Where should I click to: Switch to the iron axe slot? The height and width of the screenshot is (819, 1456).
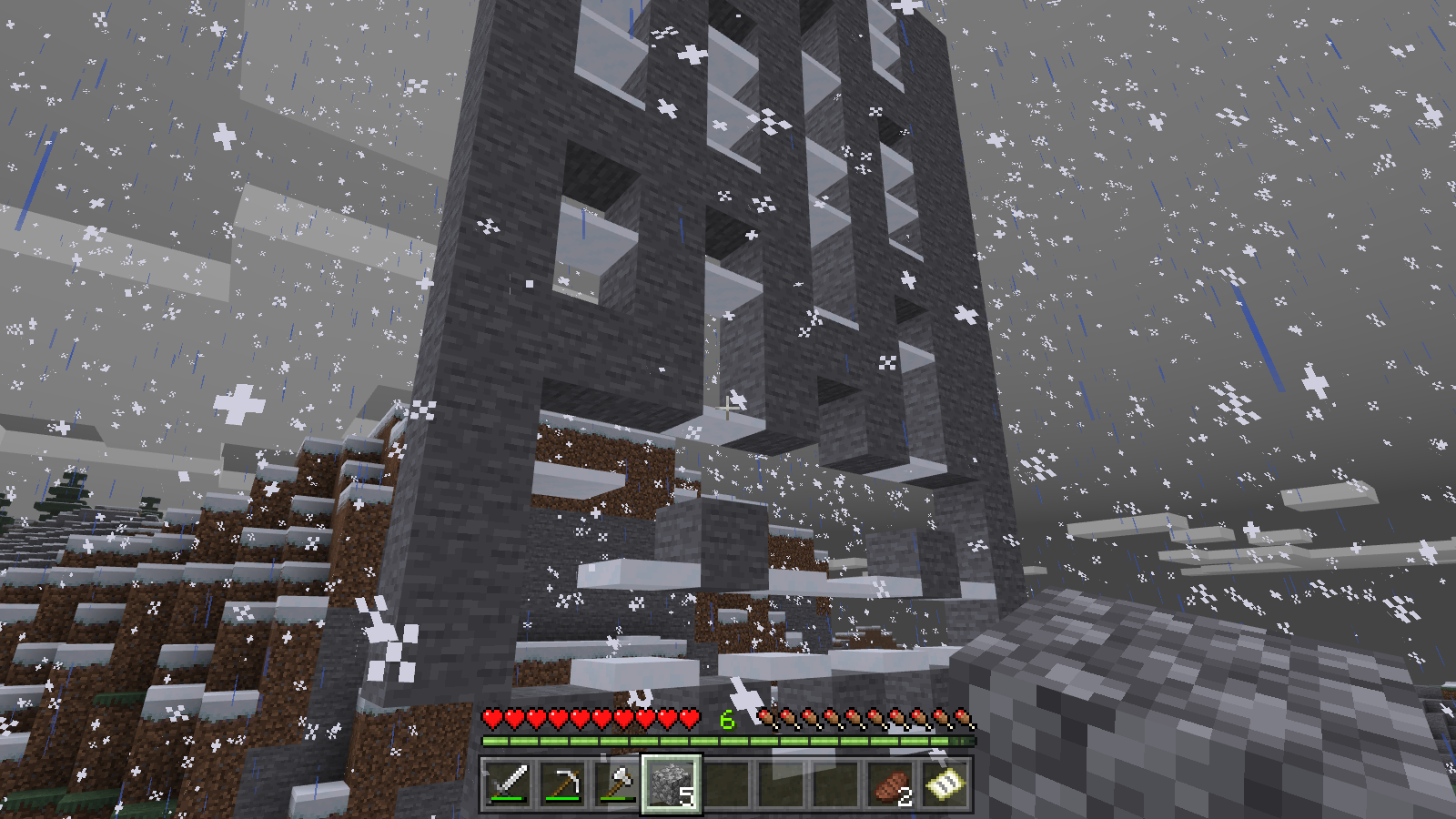[617, 784]
